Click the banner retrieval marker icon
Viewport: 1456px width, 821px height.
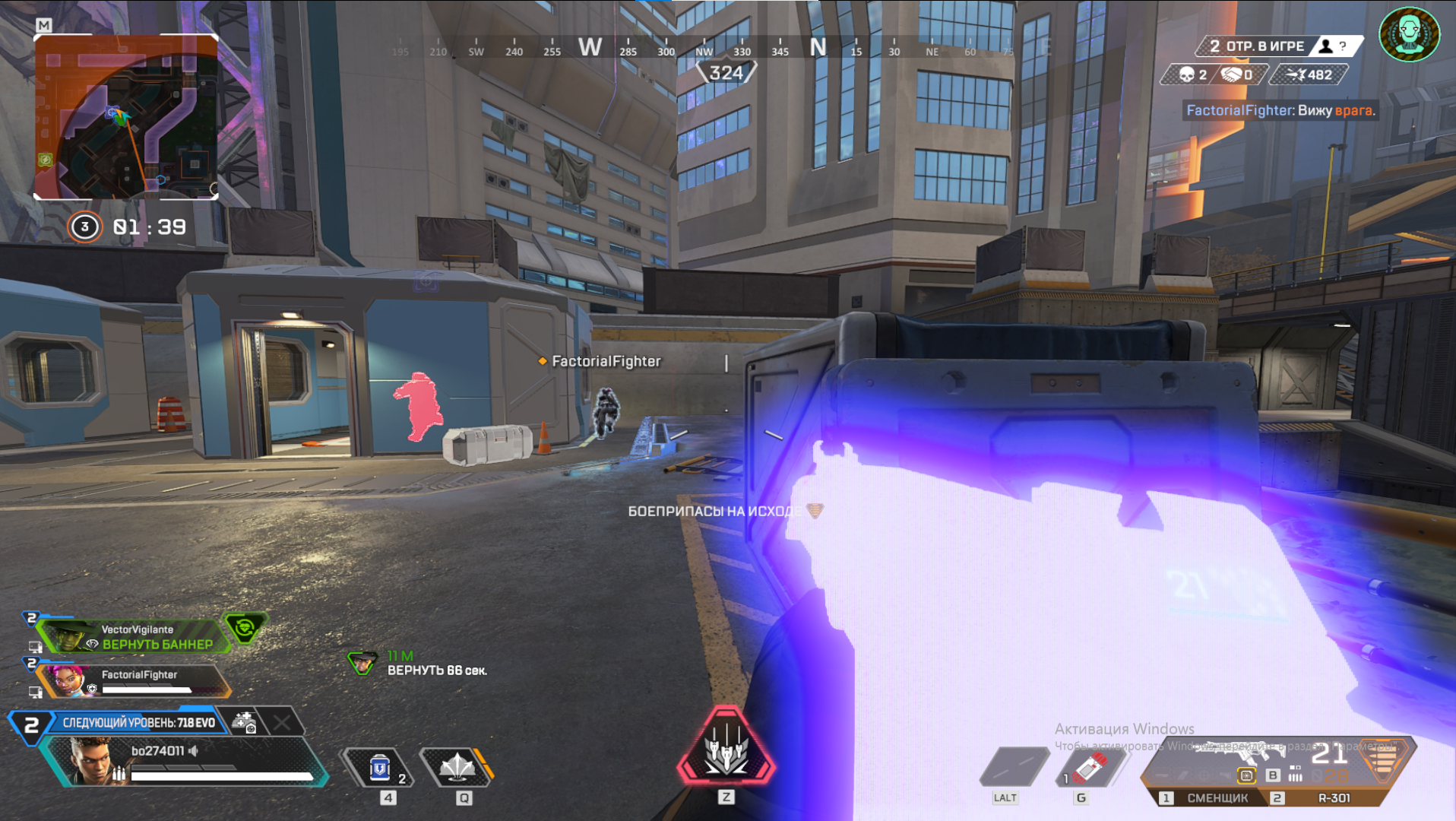[x=362, y=663]
